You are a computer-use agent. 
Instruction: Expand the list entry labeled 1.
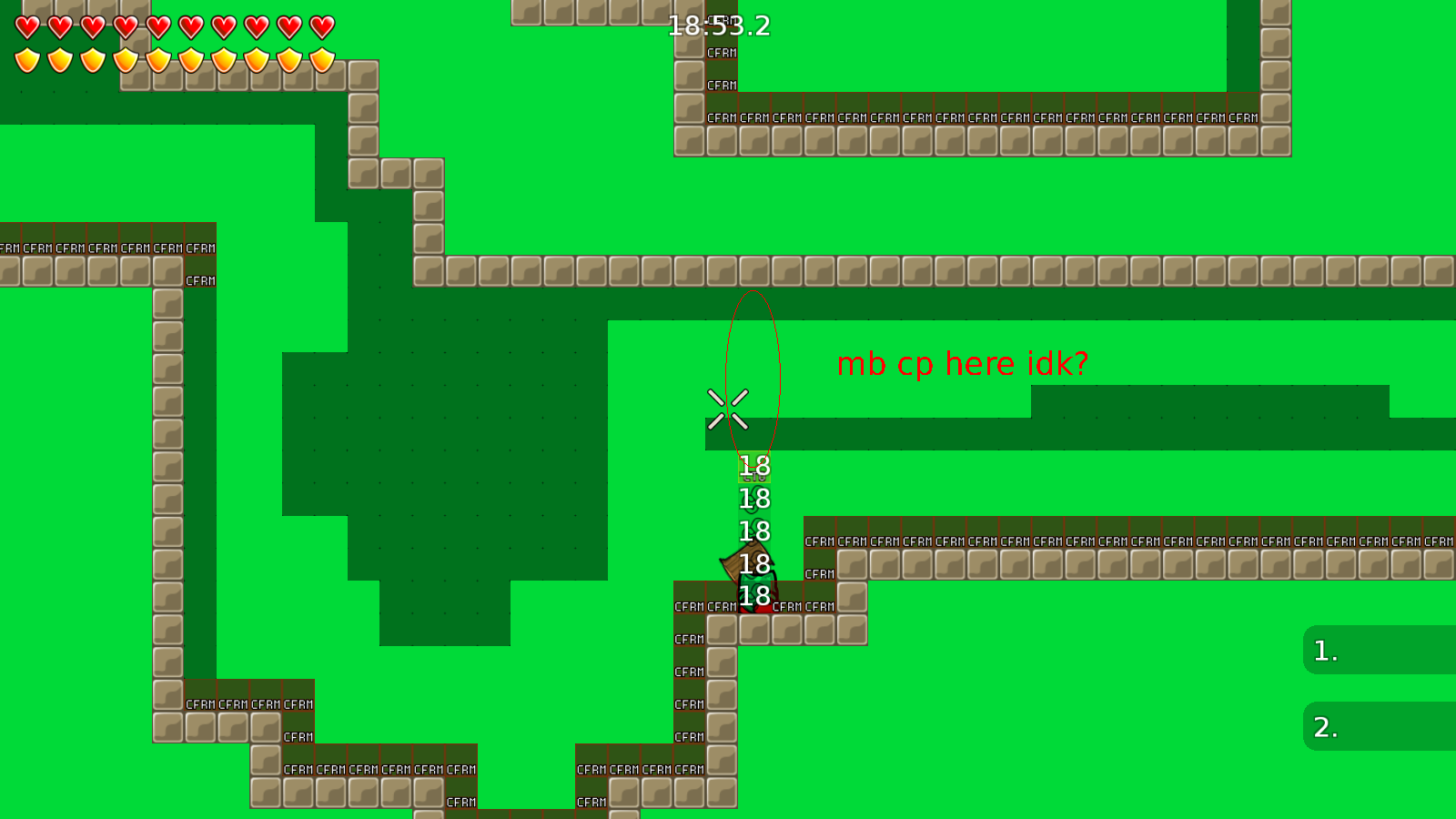[x=1326, y=652]
